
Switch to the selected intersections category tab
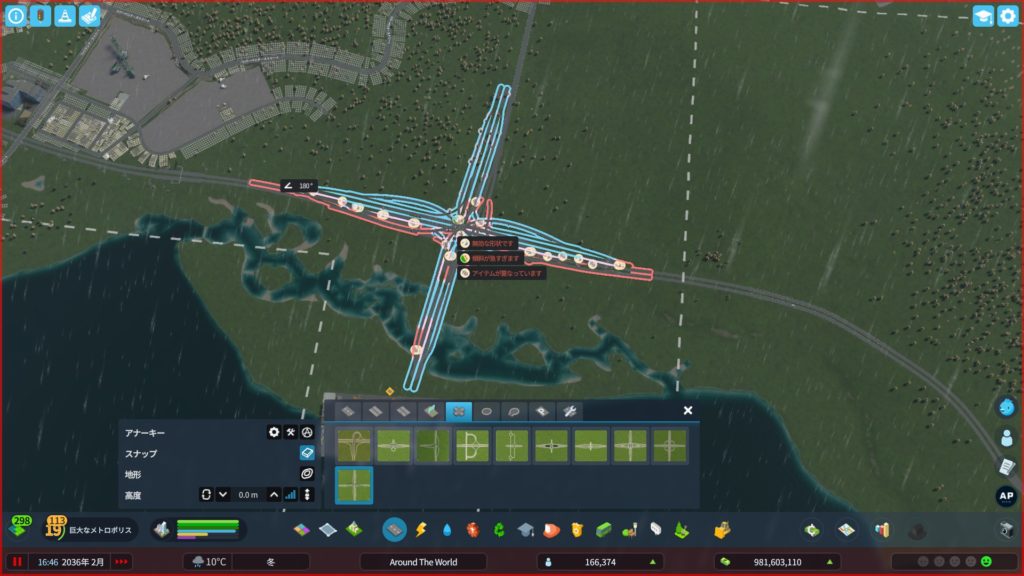459,411
